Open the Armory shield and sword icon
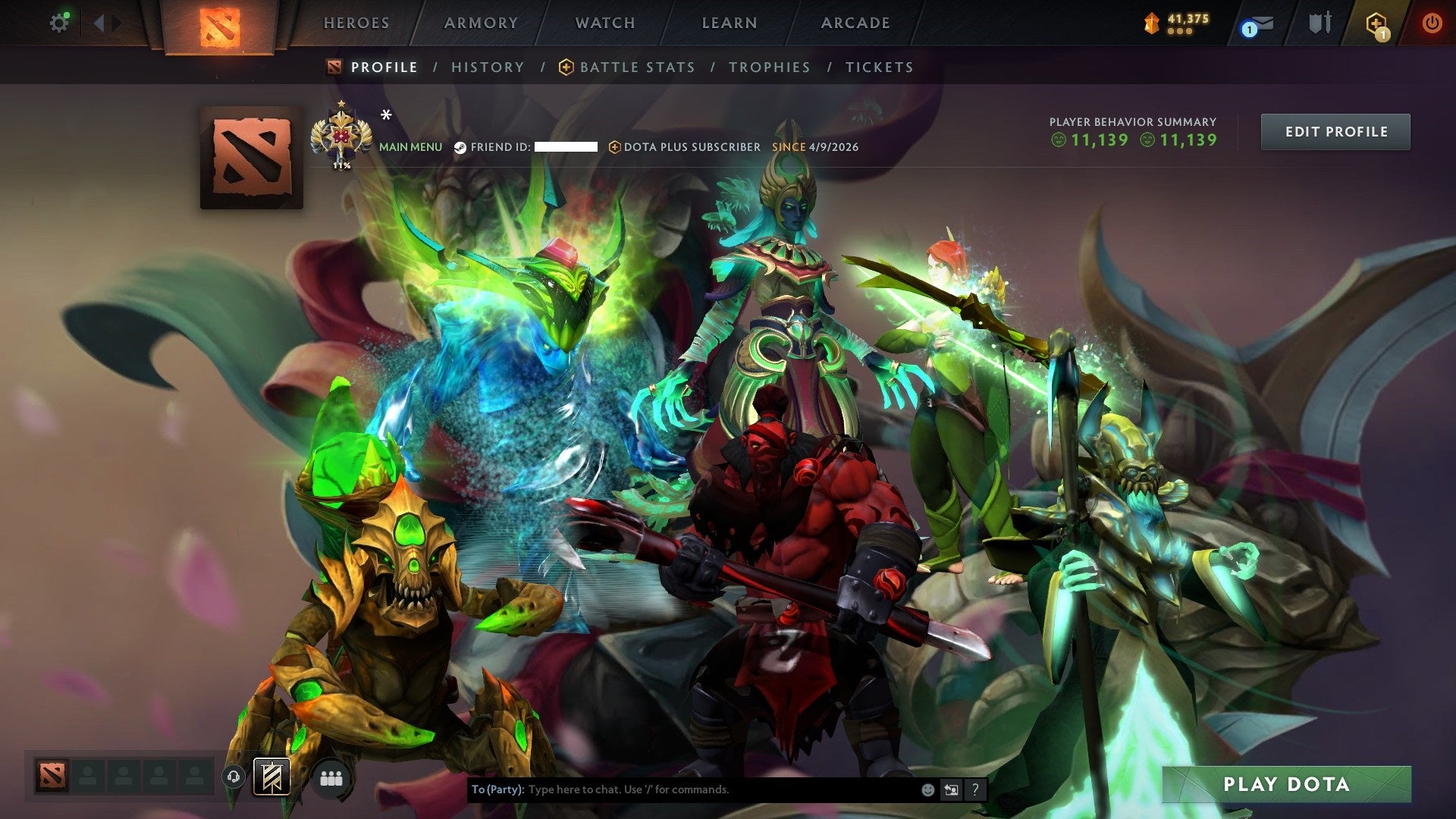Image resolution: width=1456 pixels, height=819 pixels. [1319, 23]
